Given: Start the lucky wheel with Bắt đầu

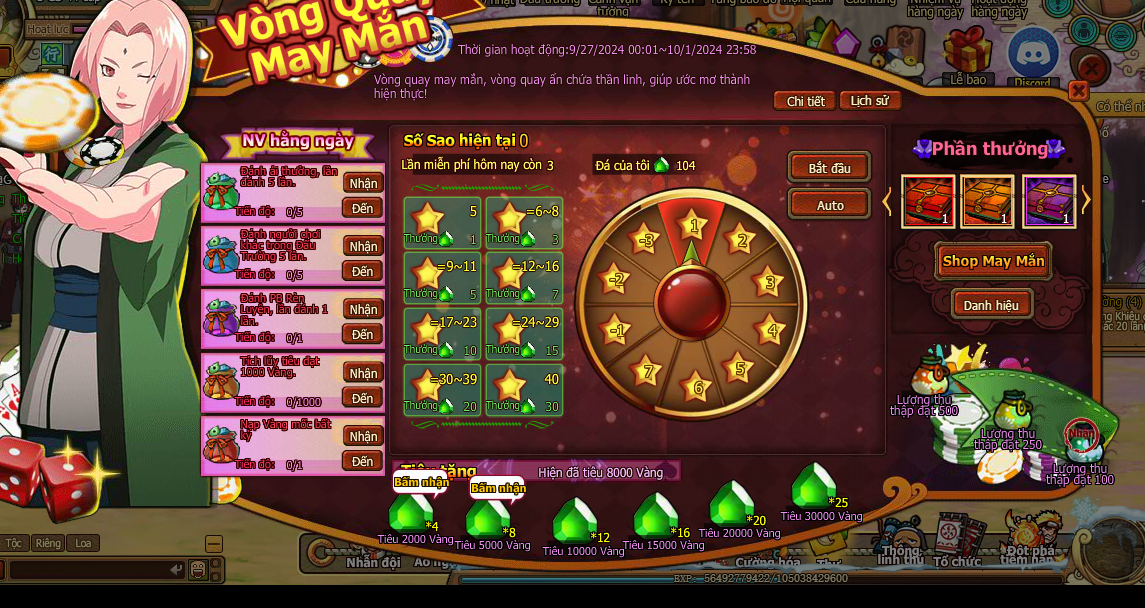Looking at the screenshot, I should click(829, 167).
